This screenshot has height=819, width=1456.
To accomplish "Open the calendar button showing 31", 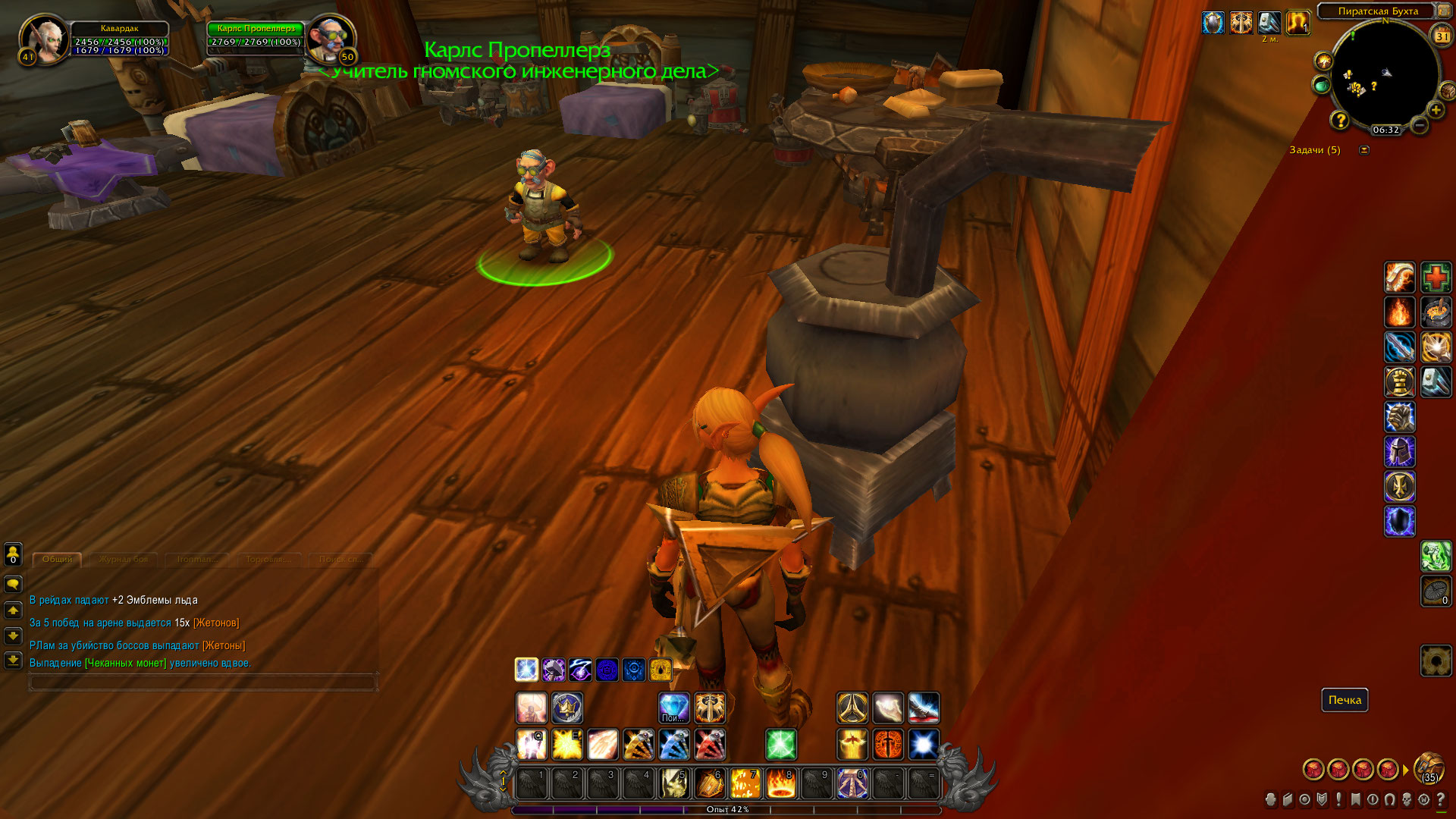I will click(1441, 36).
